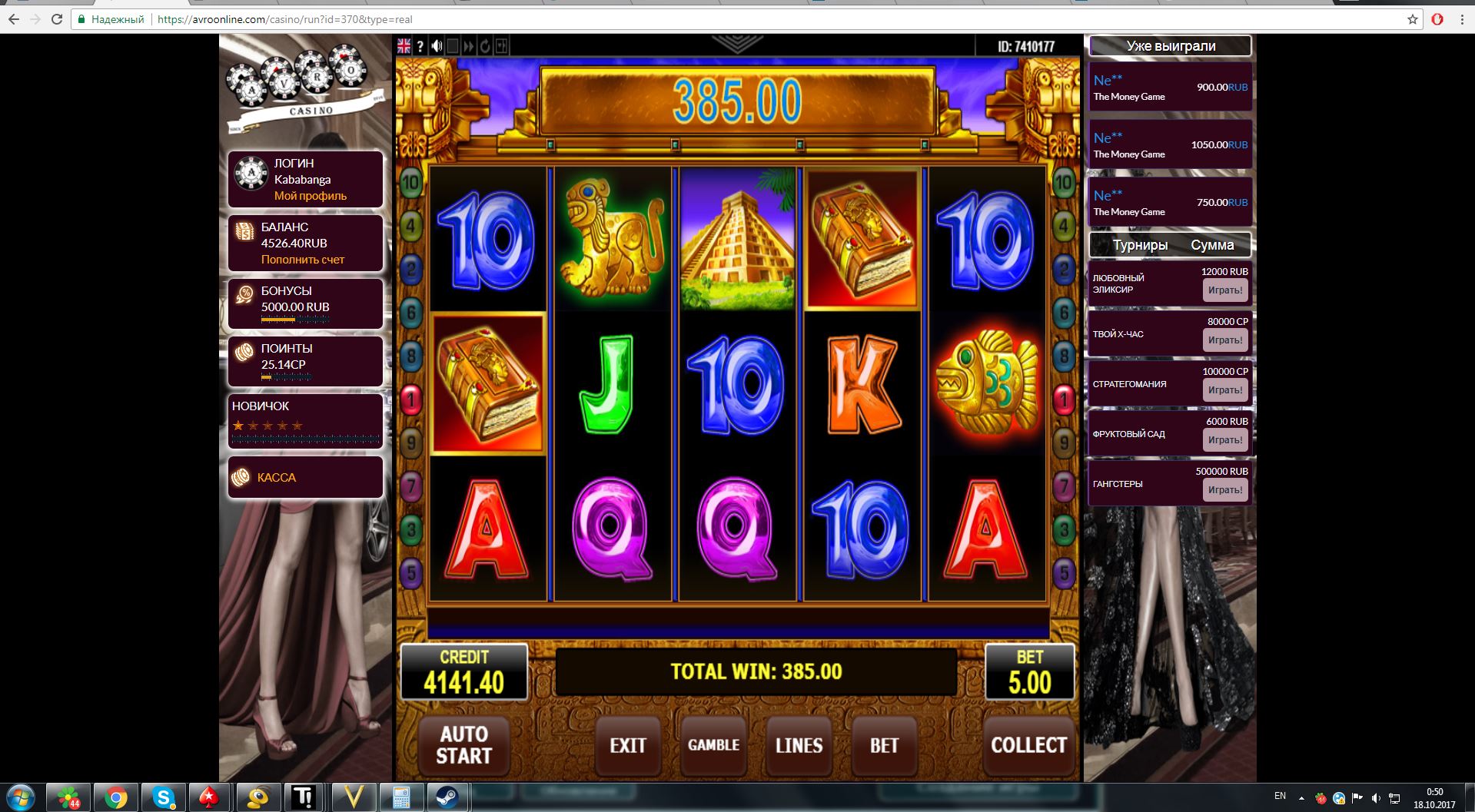The image size is (1475, 812).
Task: Open "Мой профиль" profile link
Action: pos(310,196)
